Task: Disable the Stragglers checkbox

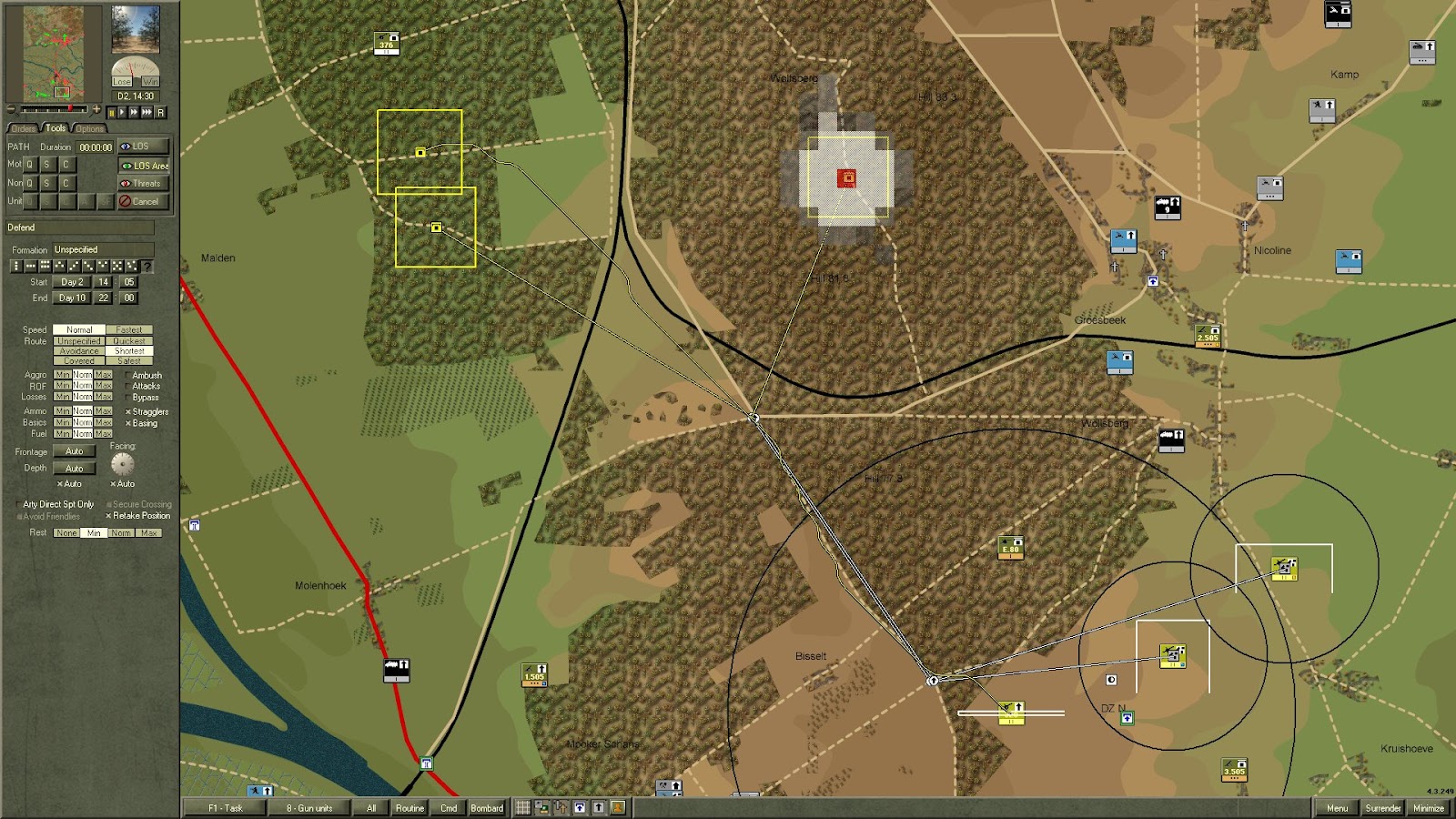Action: tap(128, 412)
